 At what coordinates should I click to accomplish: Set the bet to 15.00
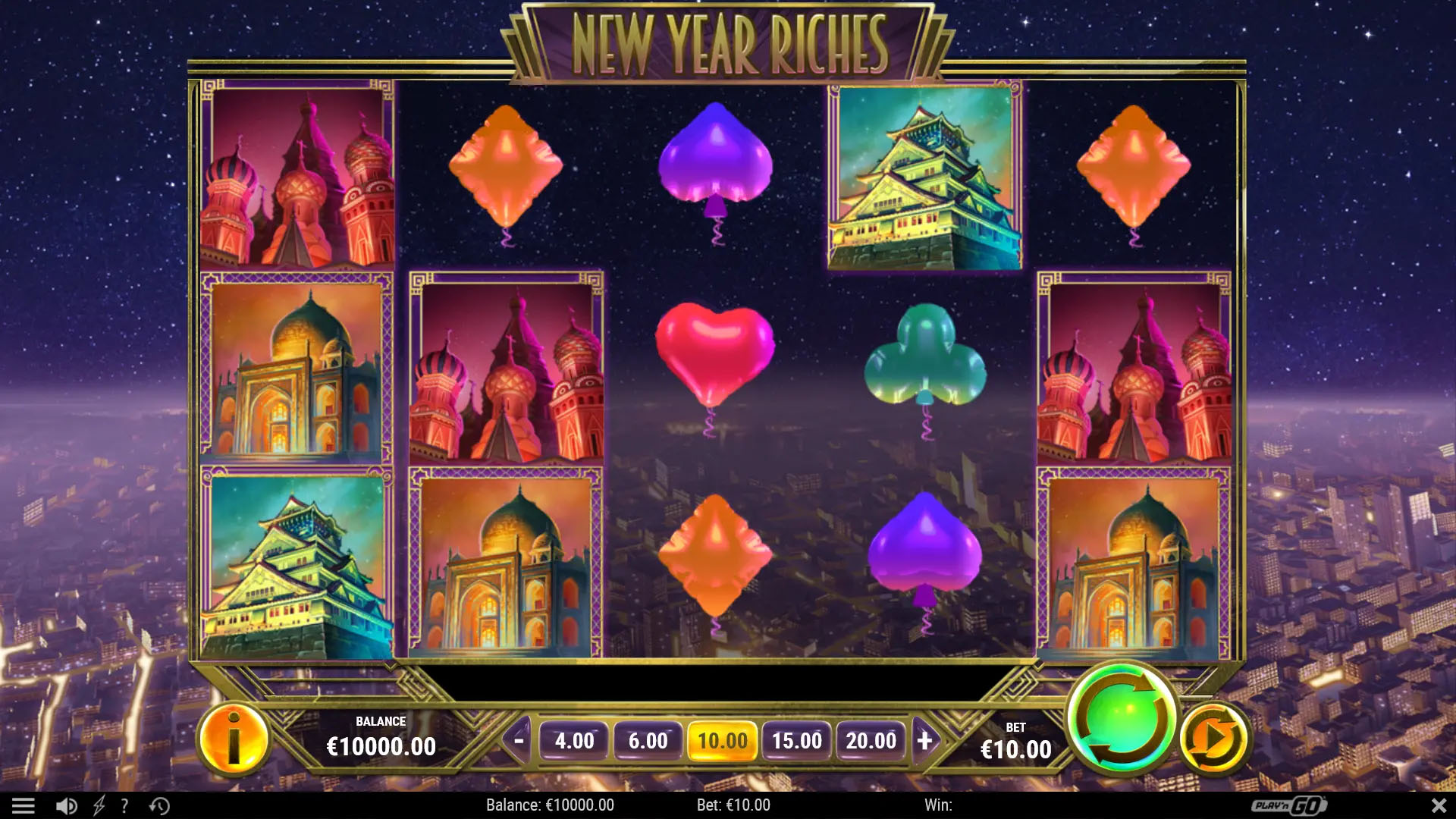[796, 741]
